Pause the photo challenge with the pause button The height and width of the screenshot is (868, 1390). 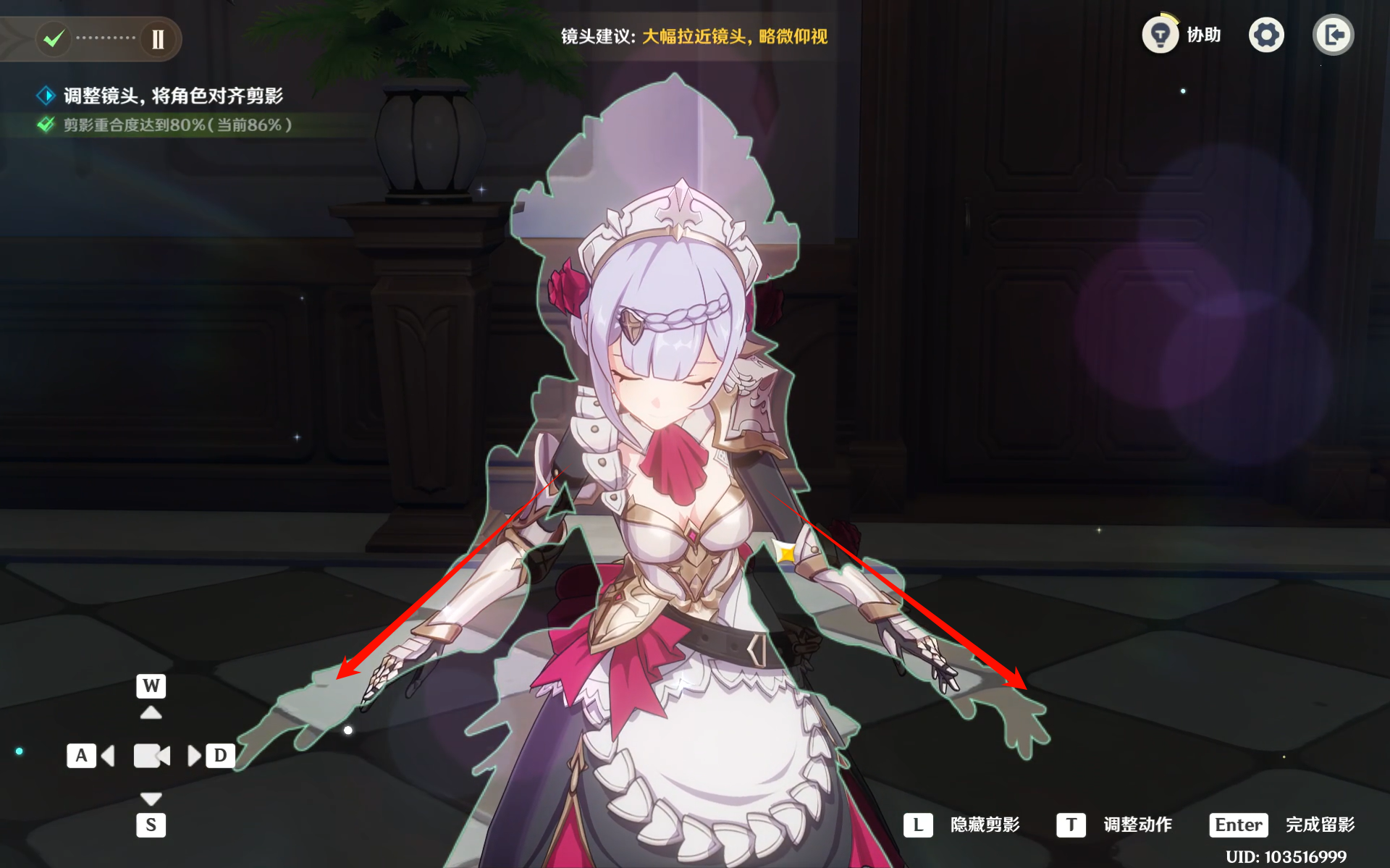click(158, 38)
